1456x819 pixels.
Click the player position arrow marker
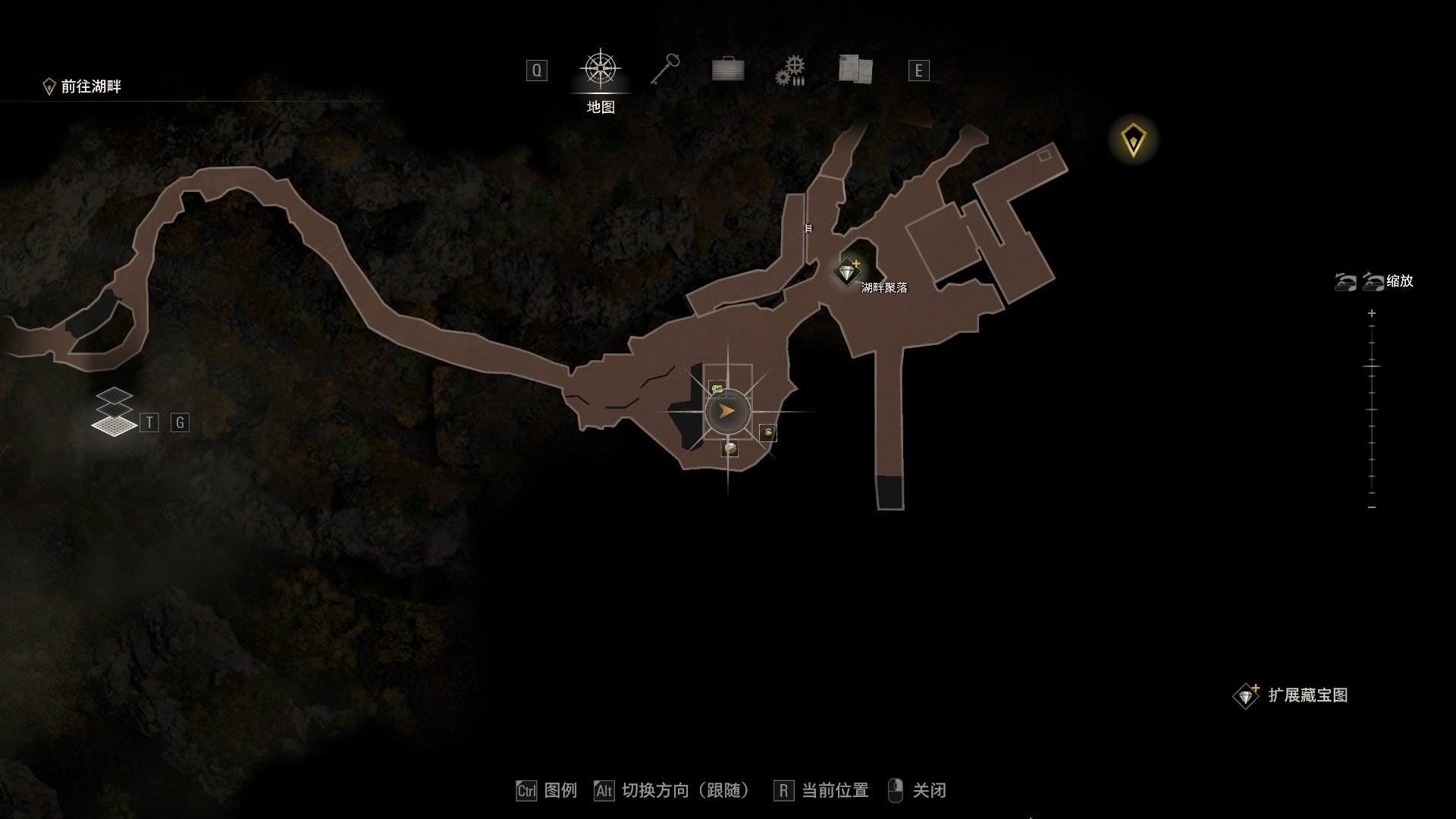[x=727, y=412]
